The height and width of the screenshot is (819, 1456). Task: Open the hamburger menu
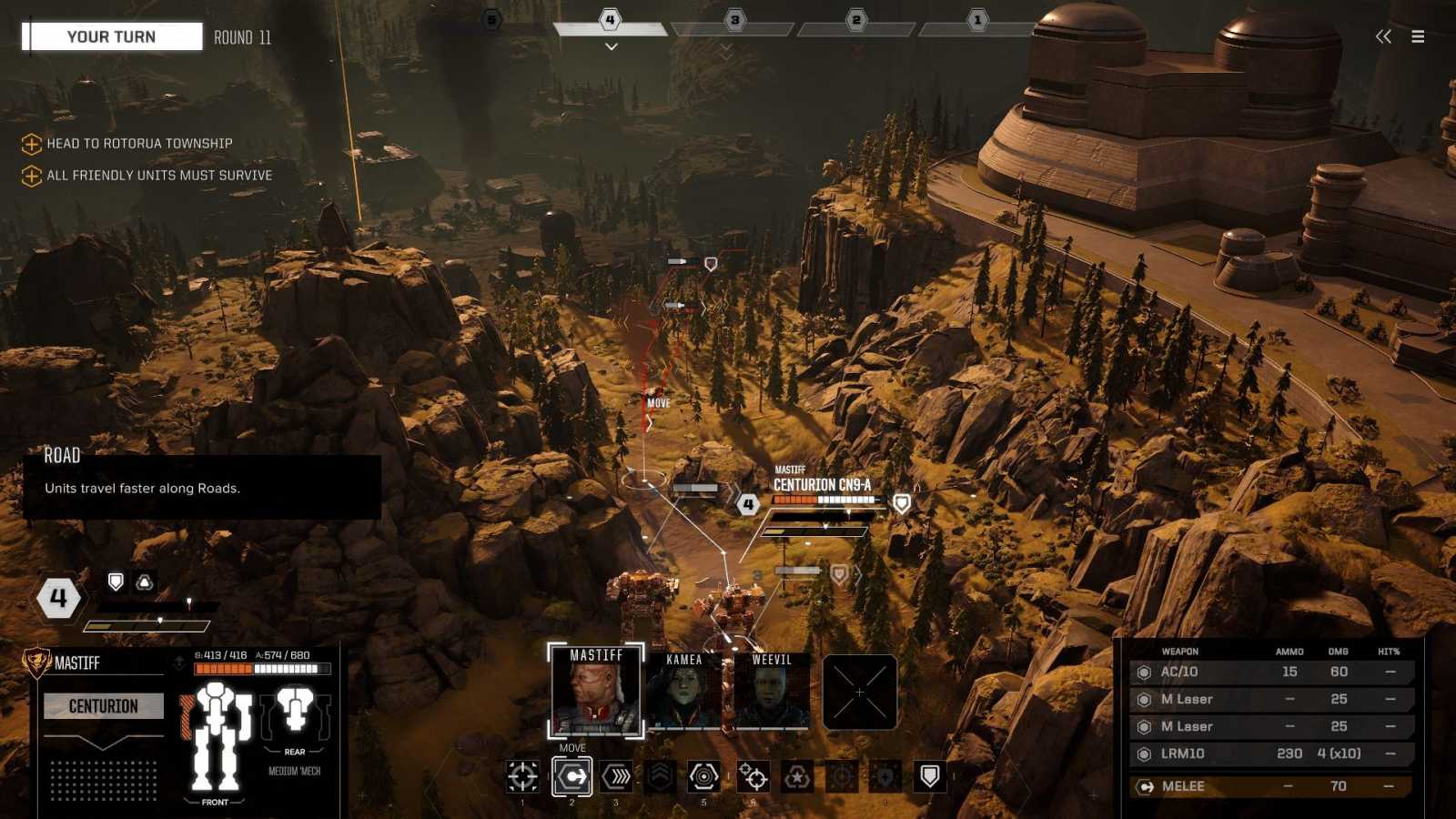click(1418, 36)
